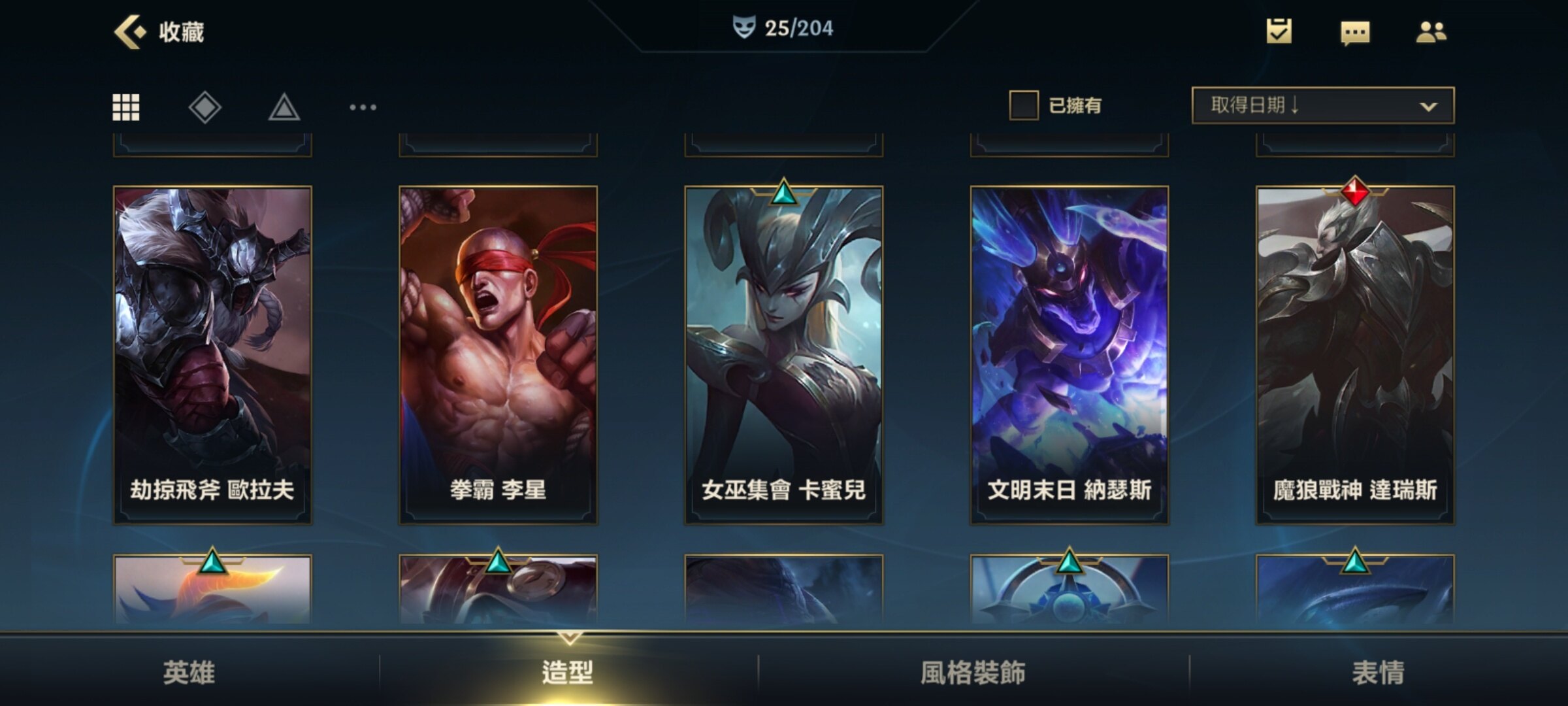Switch to the 風格裝飾 tab
This screenshot has width=1568, height=706.
tap(973, 672)
